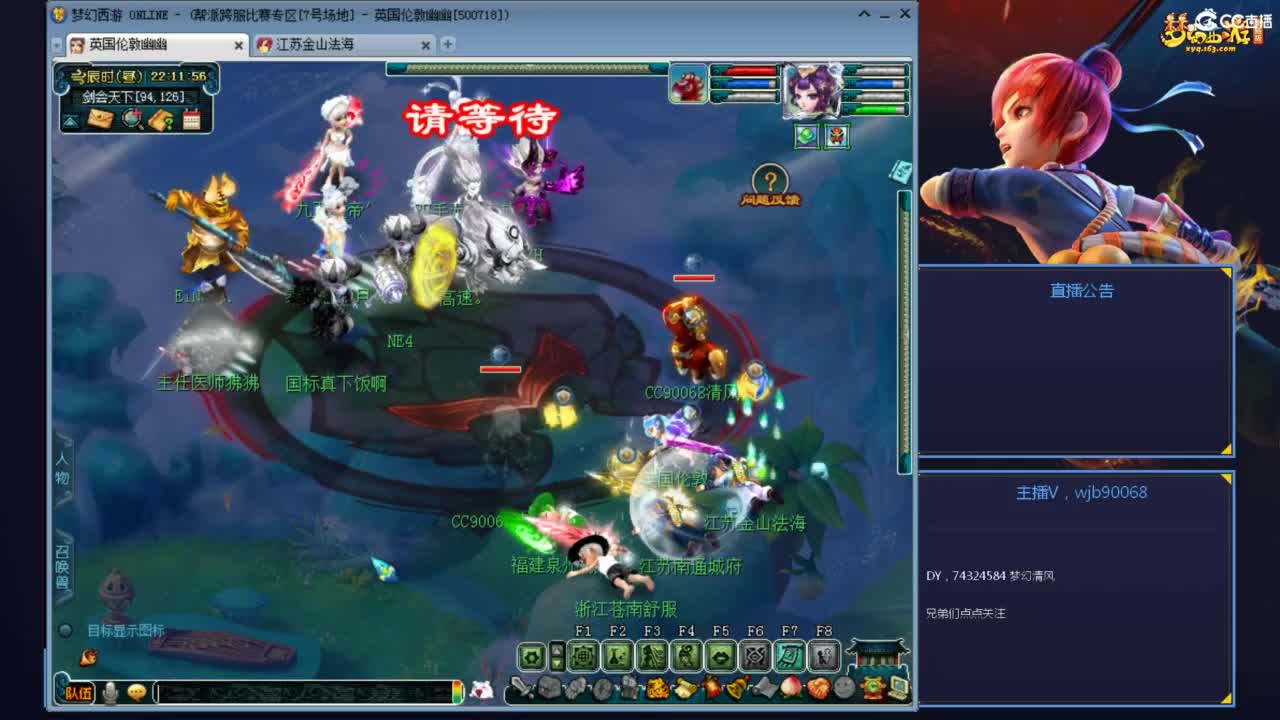1280x720 pixels.
Task: Click the calendar icon in the top-left panel
Action: coord(192,118)
